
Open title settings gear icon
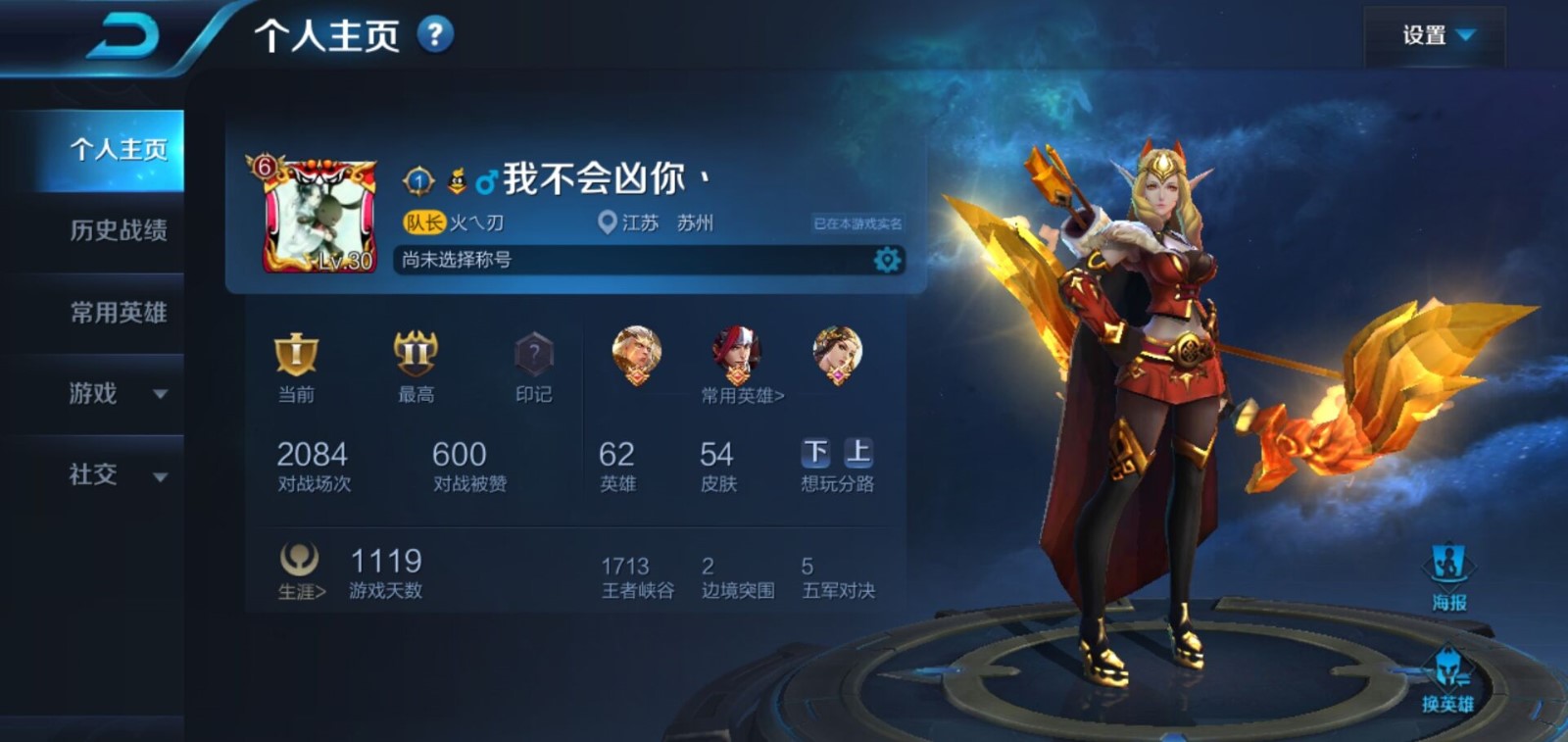(887, 260)
